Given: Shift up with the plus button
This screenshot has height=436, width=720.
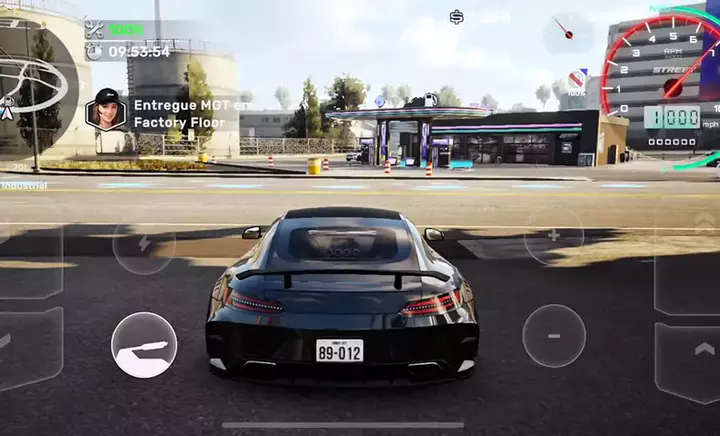Looking at the screenshot, I should 553,236.
